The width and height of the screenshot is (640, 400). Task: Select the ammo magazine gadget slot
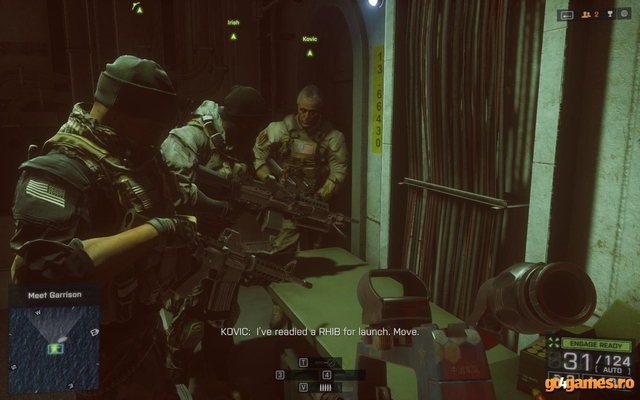point(326,385)
